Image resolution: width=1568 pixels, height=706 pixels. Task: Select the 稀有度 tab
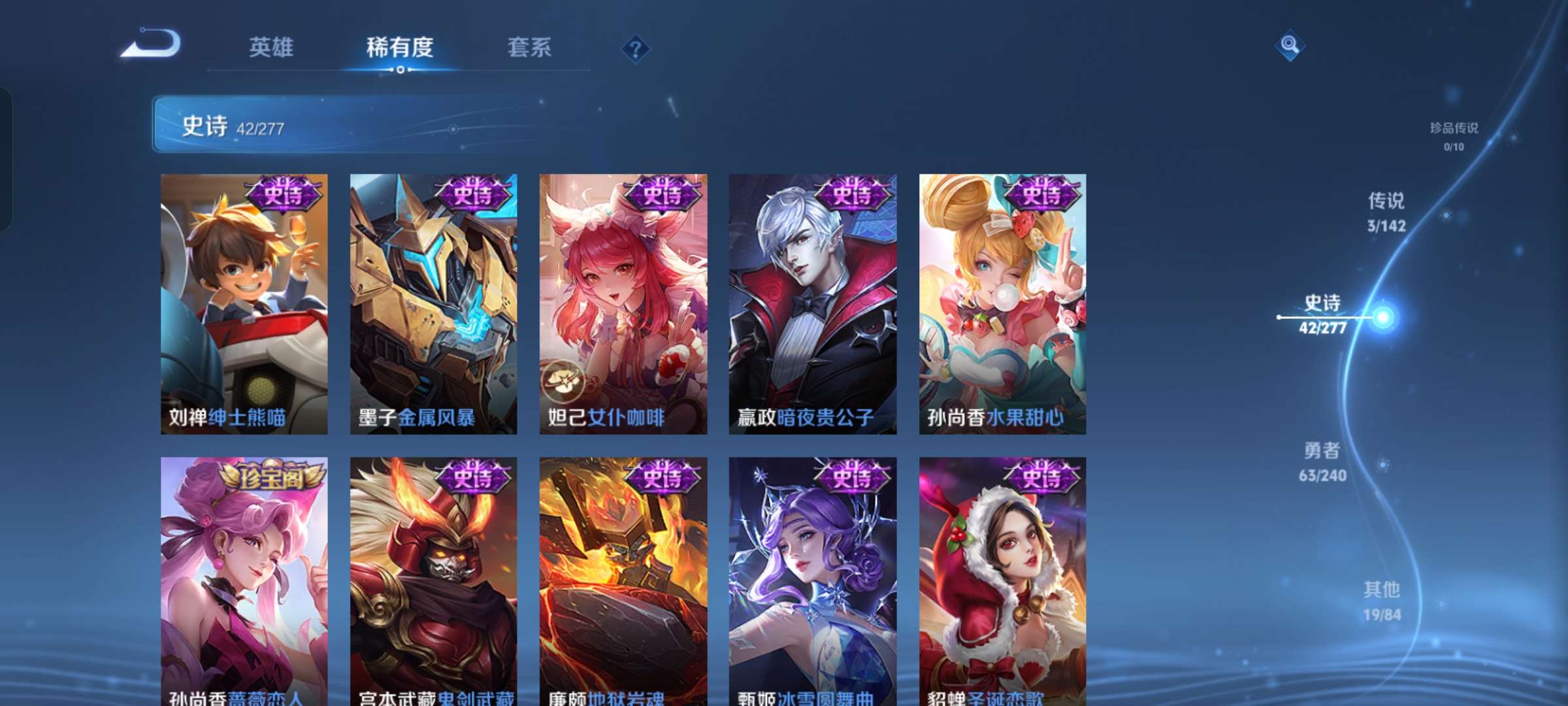(400, 48)
